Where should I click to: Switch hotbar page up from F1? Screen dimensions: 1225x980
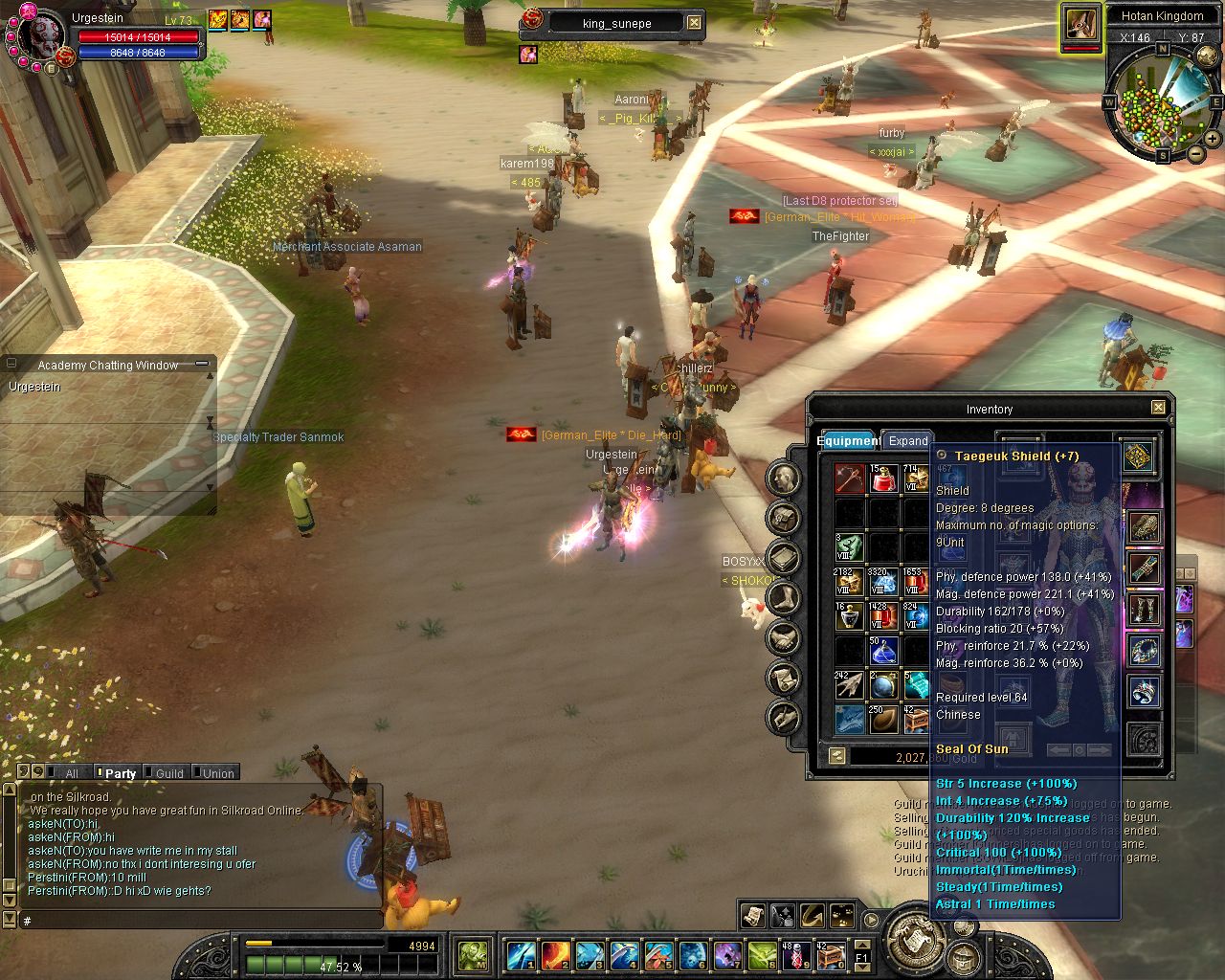coord(861,946)
